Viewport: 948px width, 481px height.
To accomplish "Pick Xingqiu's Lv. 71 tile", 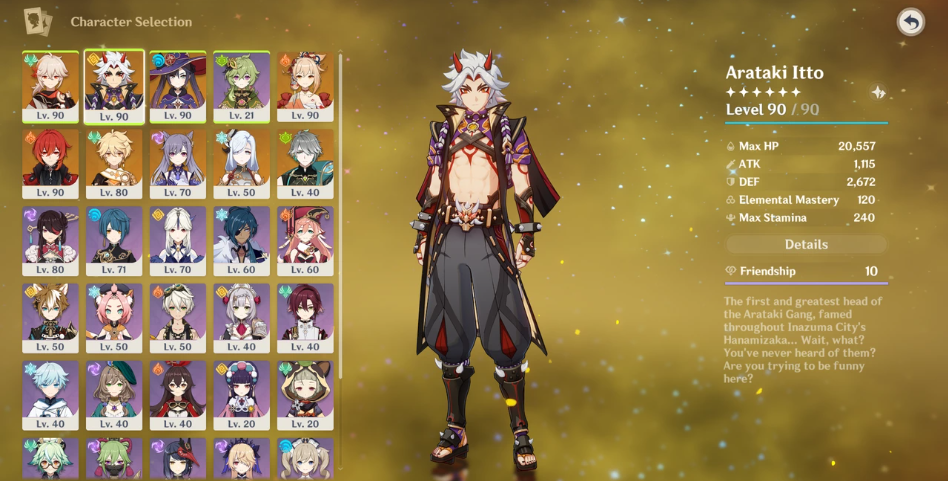I will (x=114, y=241).
